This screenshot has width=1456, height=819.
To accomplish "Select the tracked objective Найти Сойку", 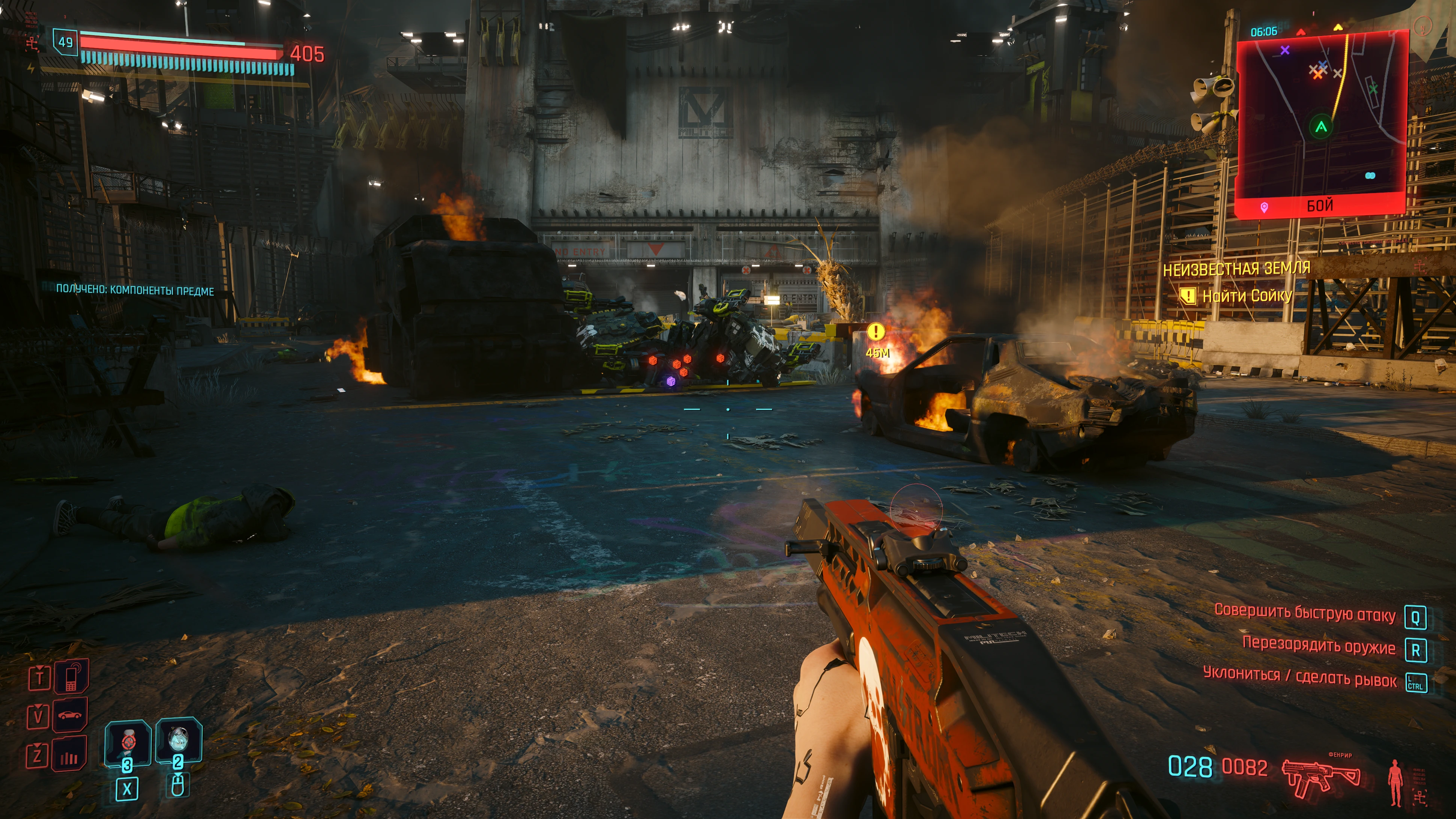I will tap(1246, 296).
